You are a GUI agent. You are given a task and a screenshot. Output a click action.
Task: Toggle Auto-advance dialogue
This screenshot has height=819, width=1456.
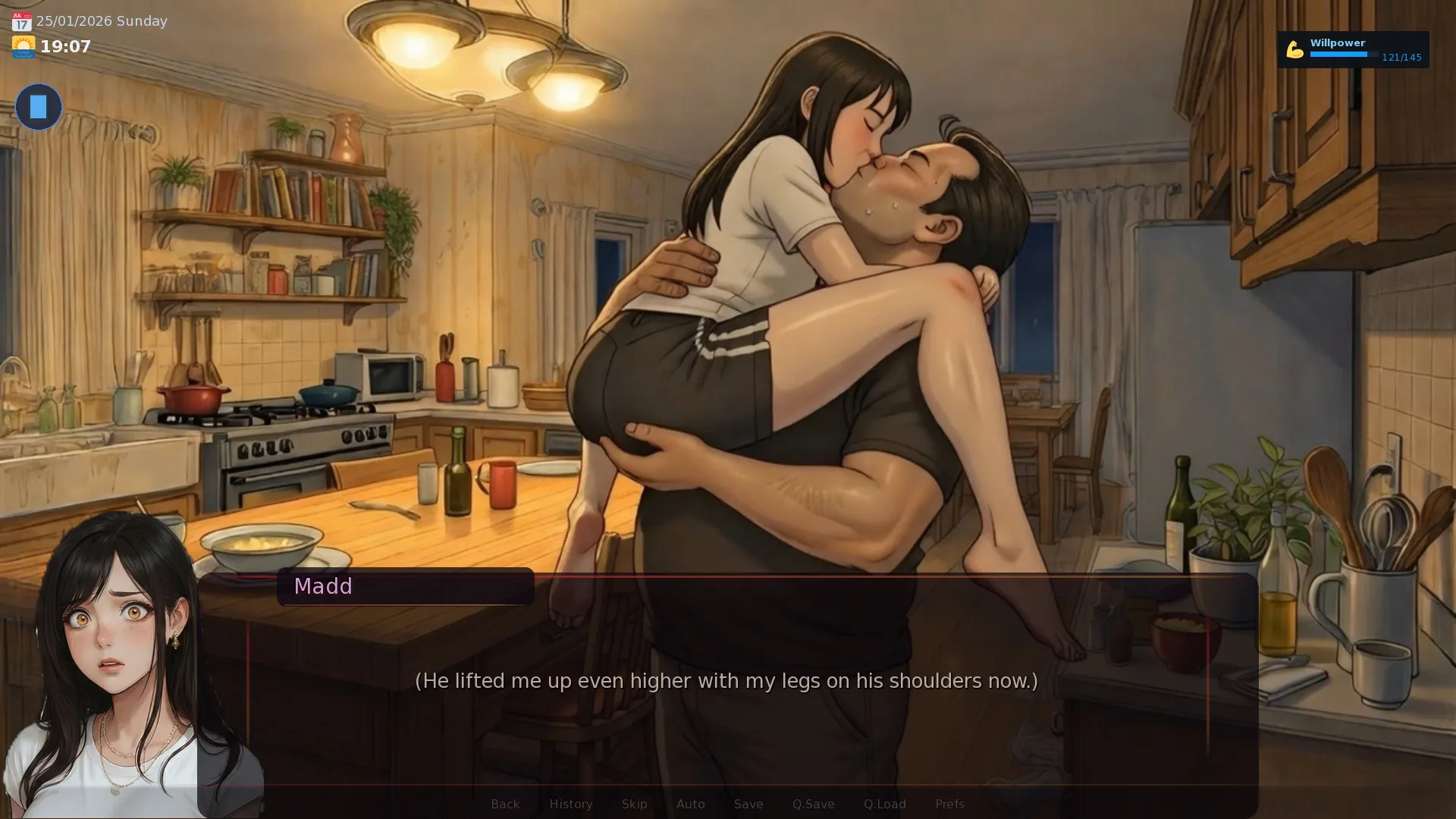point(690,804)
